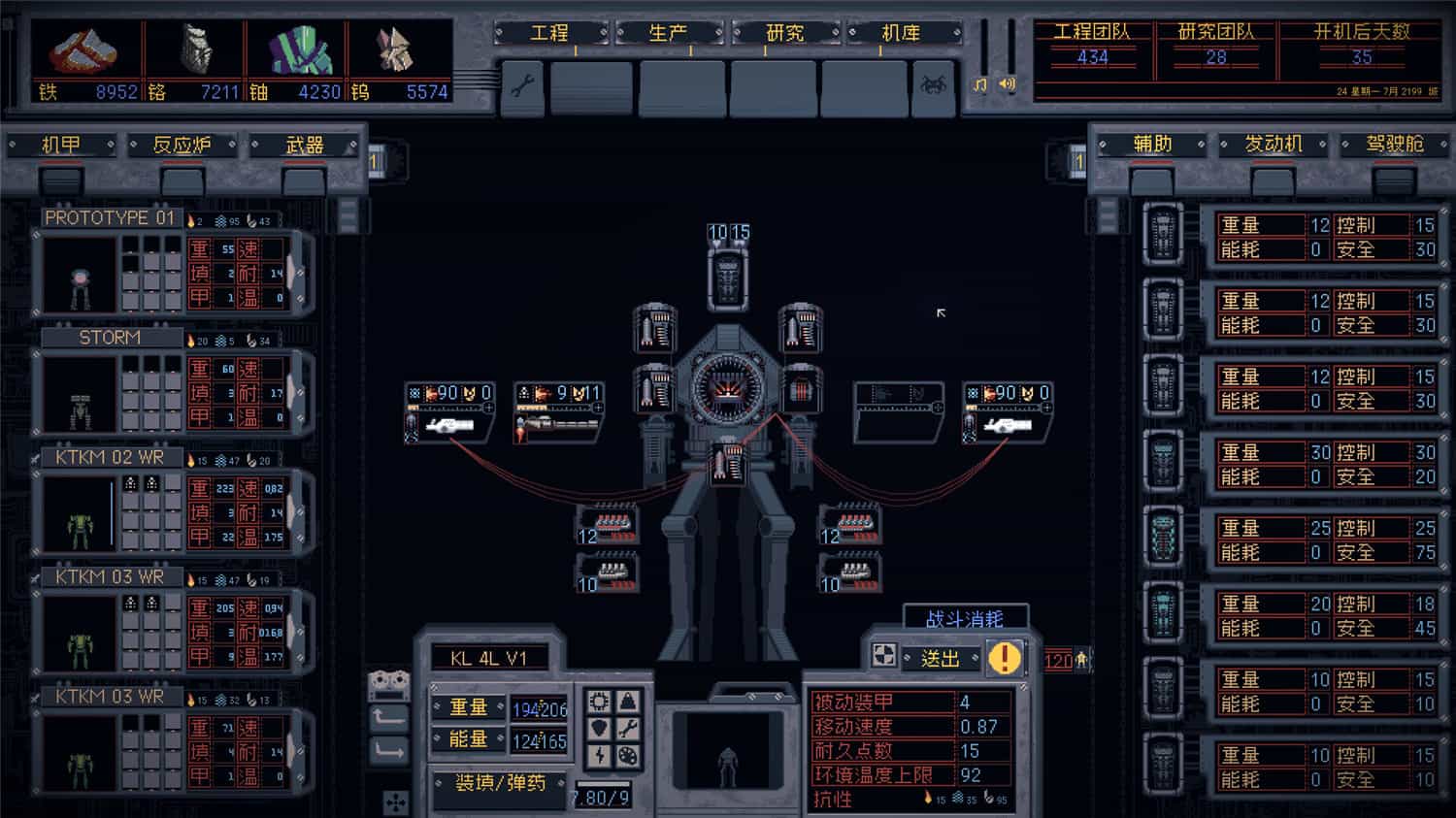Select the wrench repair icon in the parts palette
Screen dimensions: 1456x818
[628, 726]
